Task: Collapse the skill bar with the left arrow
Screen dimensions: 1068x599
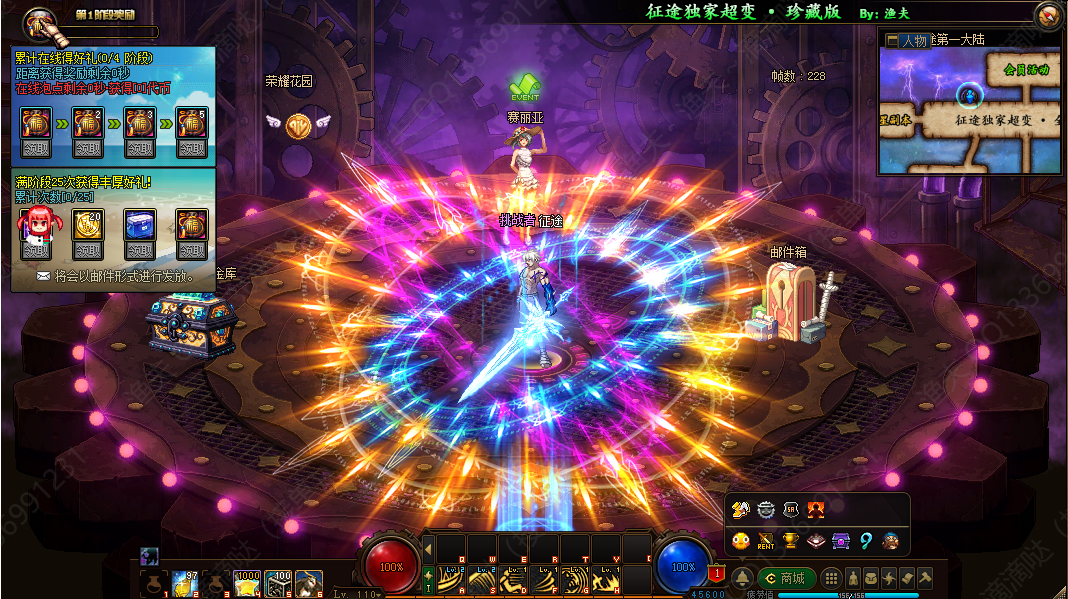Action: pyautogui.click(x=428, y=549)
